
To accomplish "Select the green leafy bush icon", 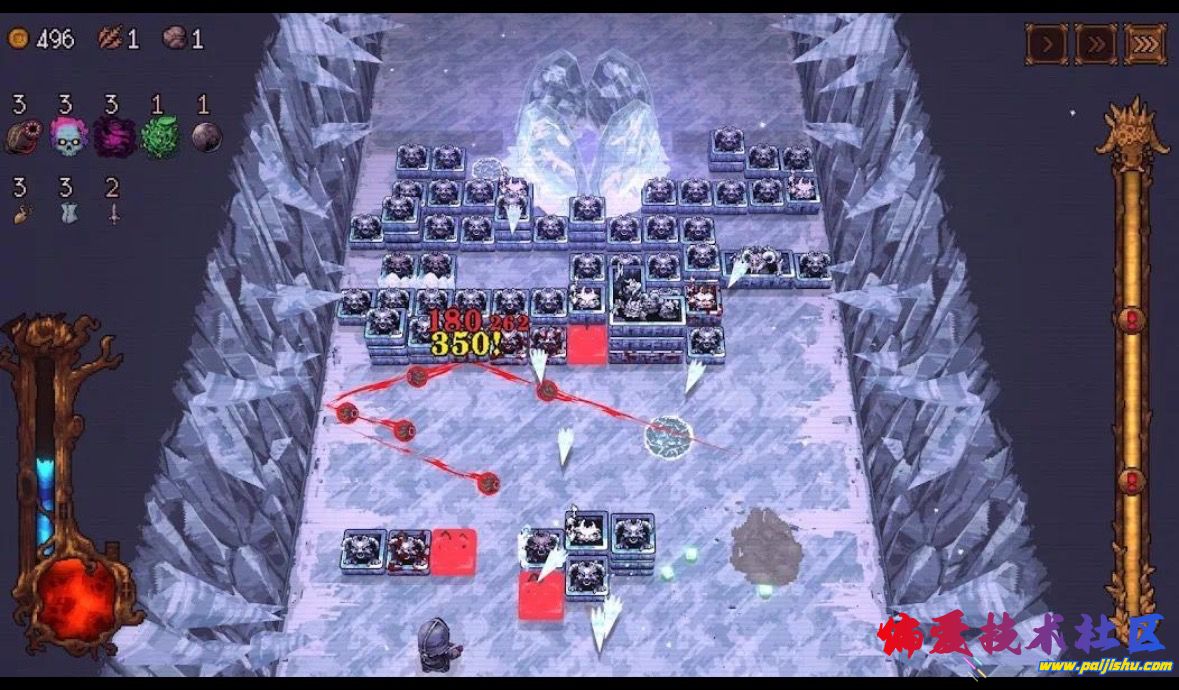I will [158, 136].
